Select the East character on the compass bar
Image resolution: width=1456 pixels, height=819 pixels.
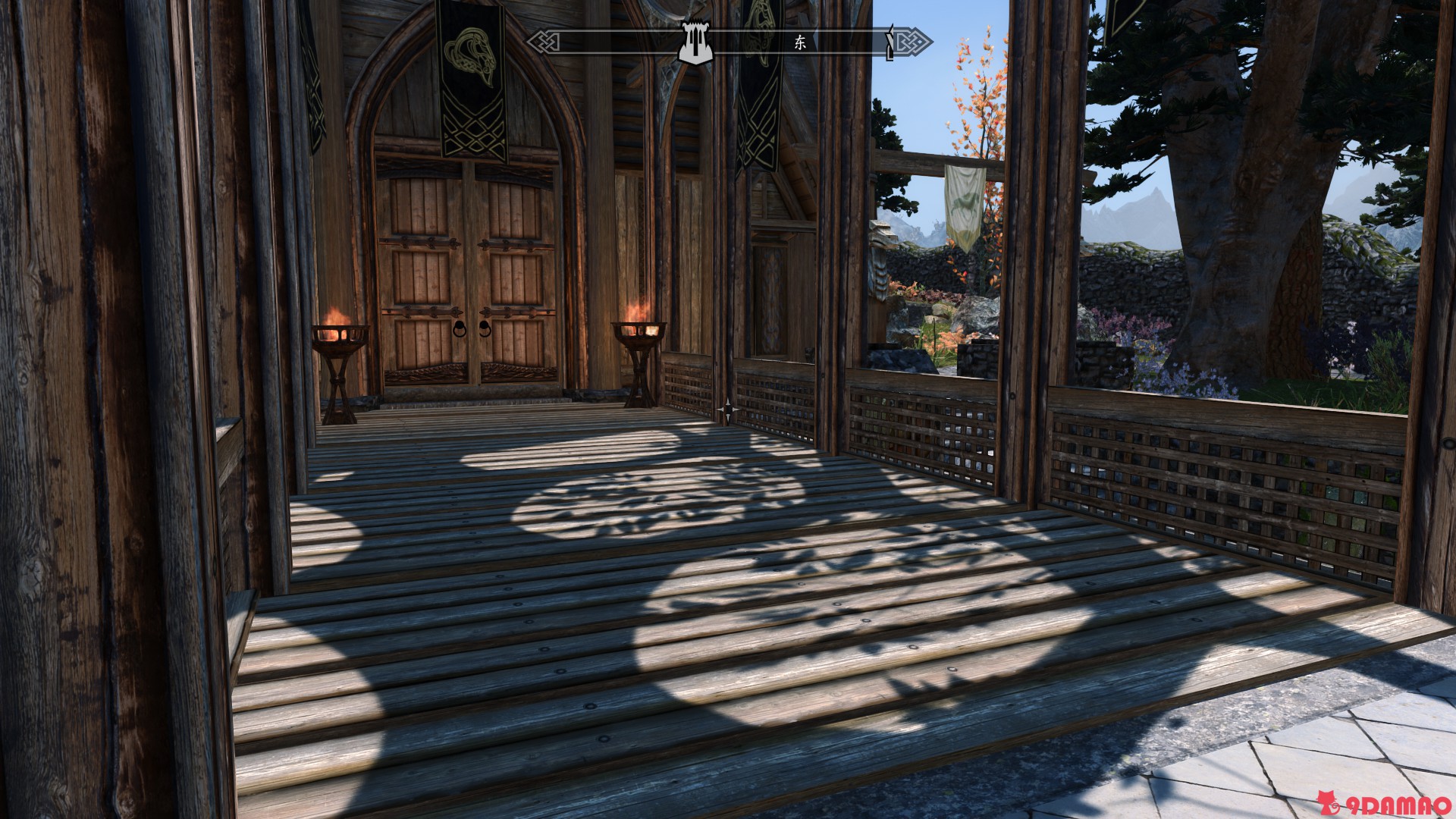(x=800, y=42)
